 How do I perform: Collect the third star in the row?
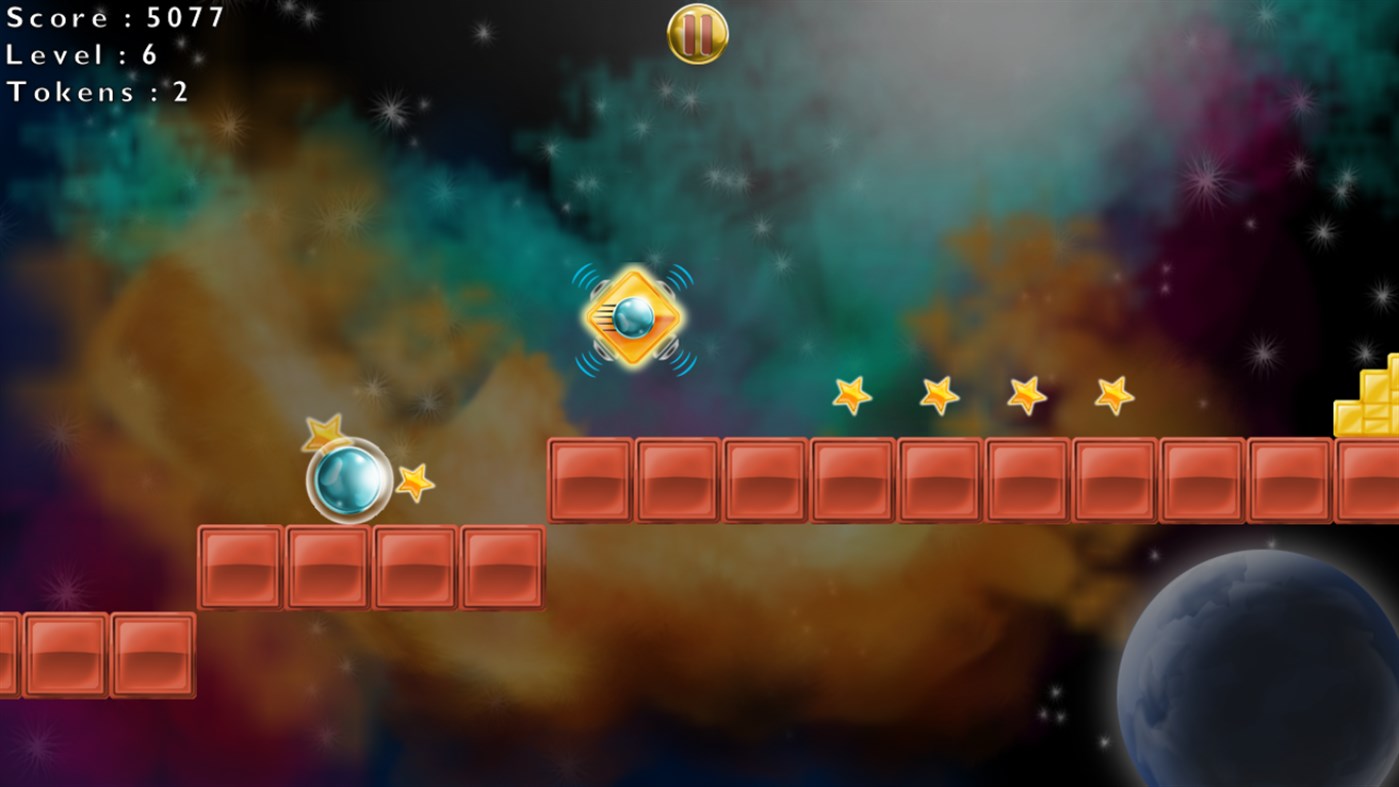point(1024,394)
